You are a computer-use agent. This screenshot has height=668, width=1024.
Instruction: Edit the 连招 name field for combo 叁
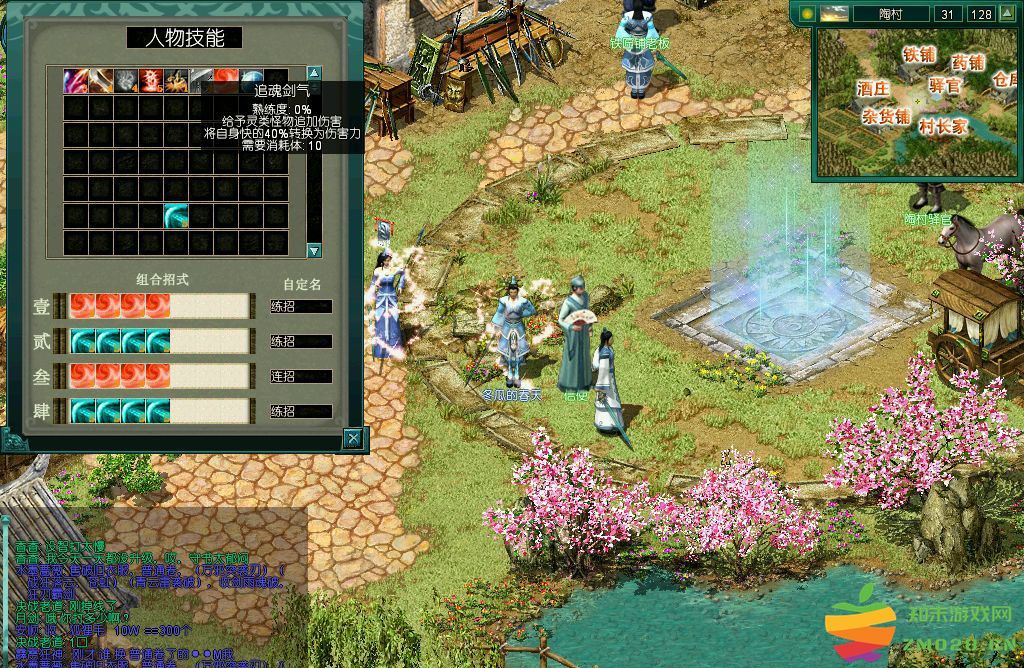coord(301,377)
